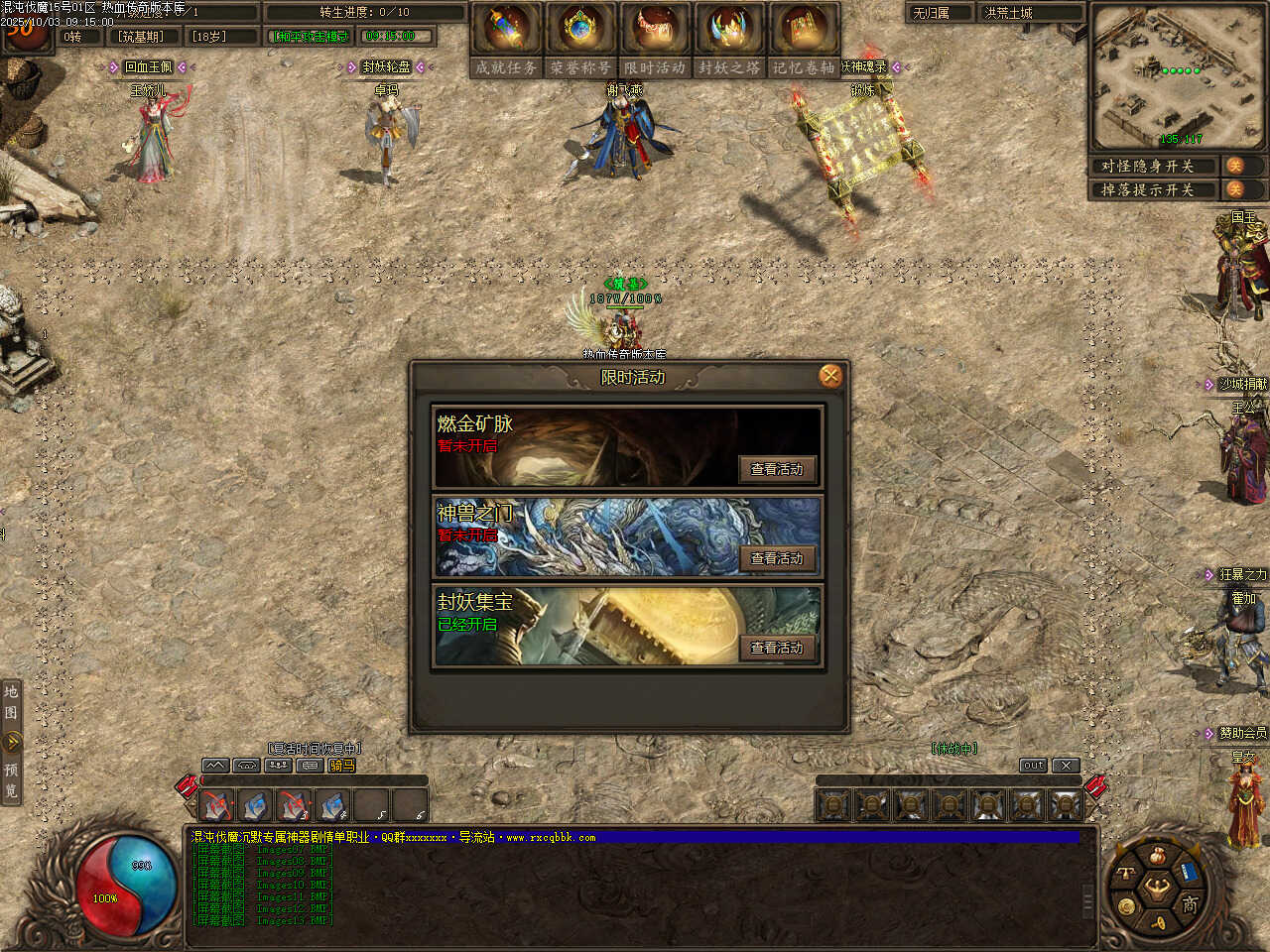Open the 荣誉称号 honor titles icon
Image resolution: width=1270 pixels, height=952 pixels.
tap(580, 30)
